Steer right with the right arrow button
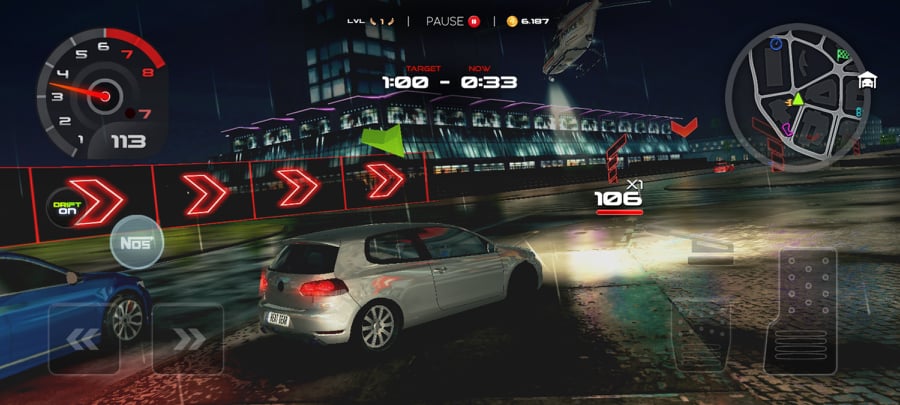The height and width of the screenshot is (405, 900). 187,339
